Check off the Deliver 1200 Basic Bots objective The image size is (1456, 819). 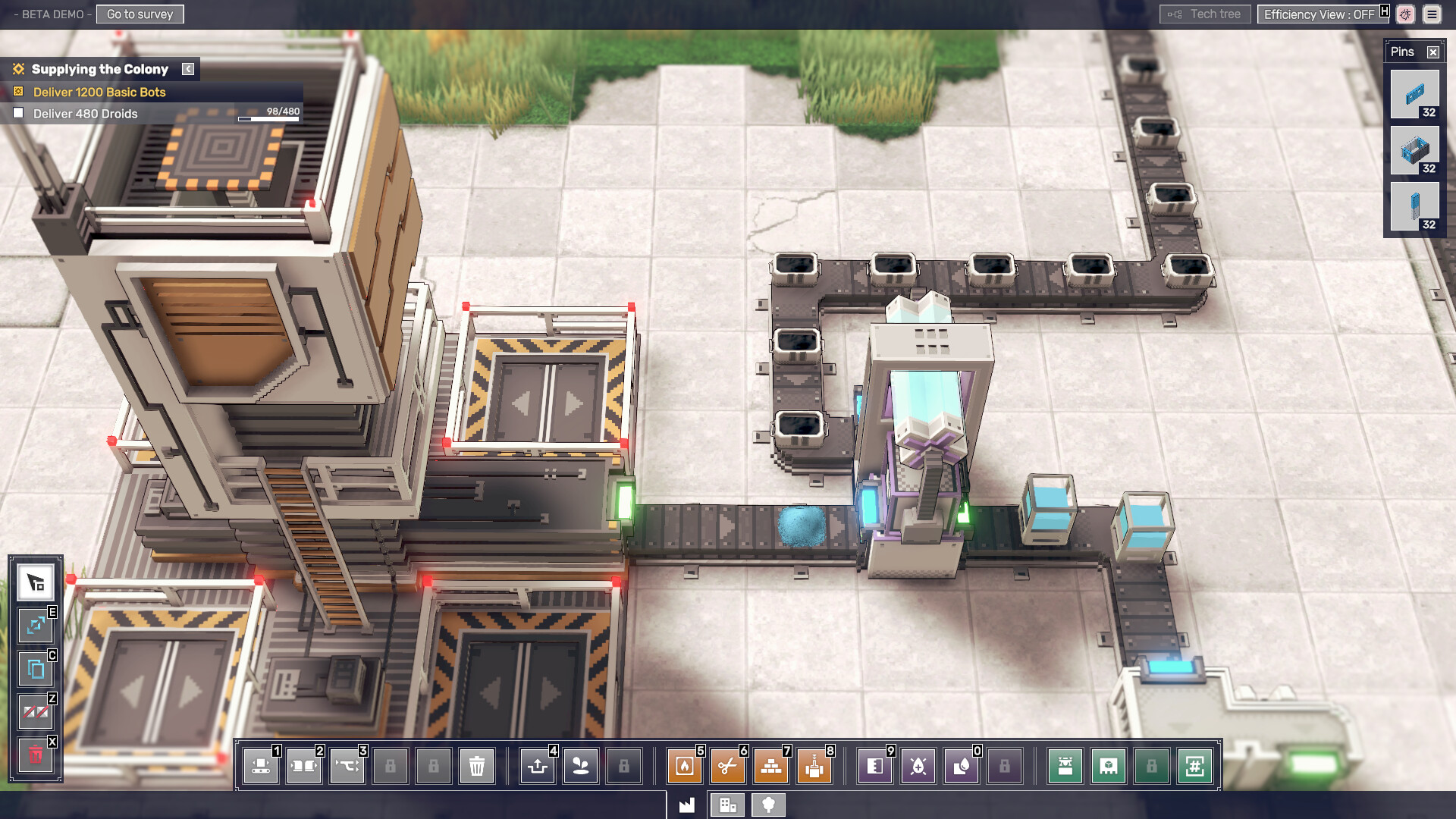pos(17,92)
